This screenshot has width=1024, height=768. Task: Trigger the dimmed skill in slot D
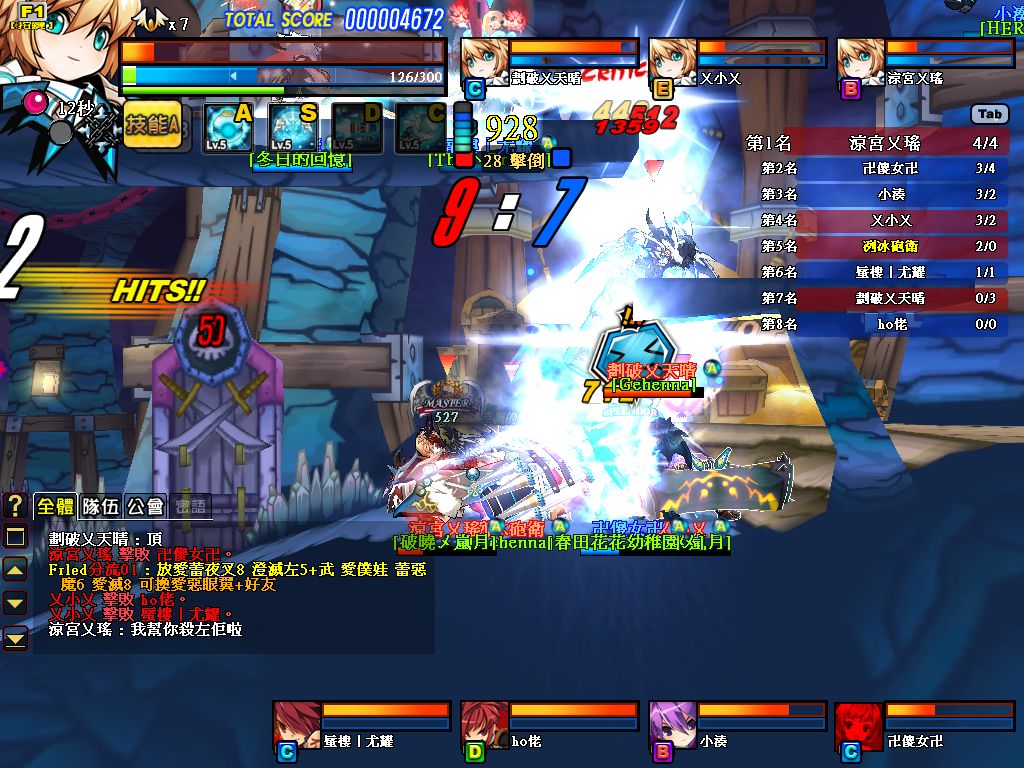(x=357, y=127)
